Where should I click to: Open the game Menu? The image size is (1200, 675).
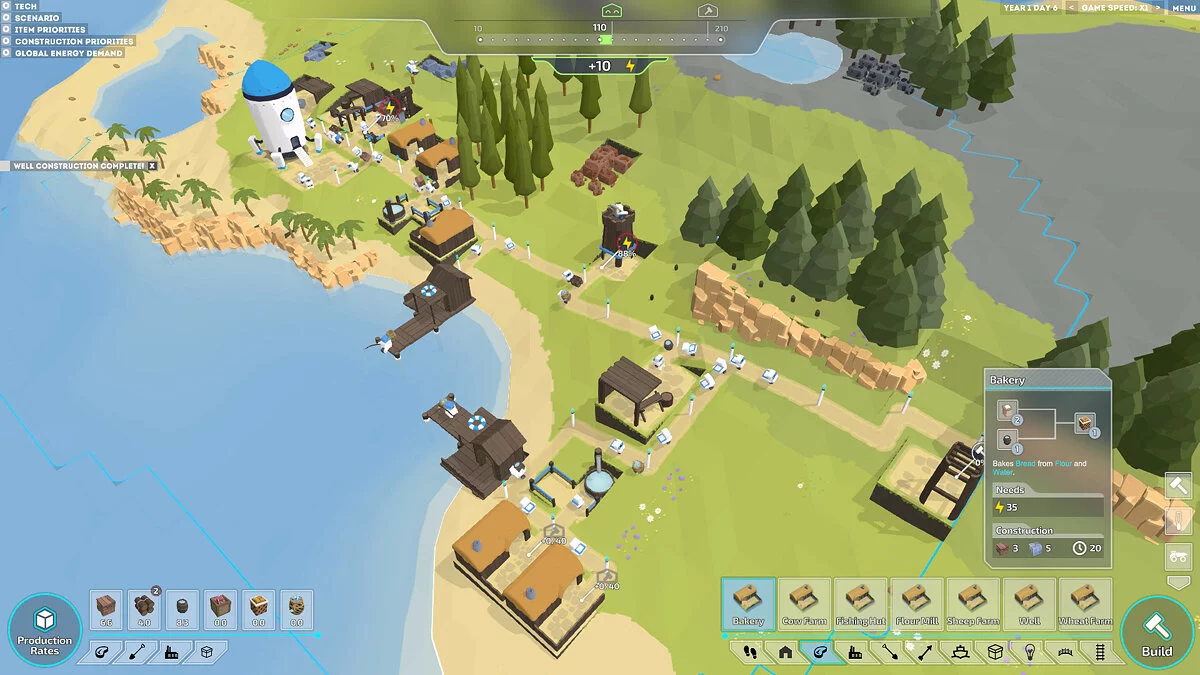tap(1183, 8)
